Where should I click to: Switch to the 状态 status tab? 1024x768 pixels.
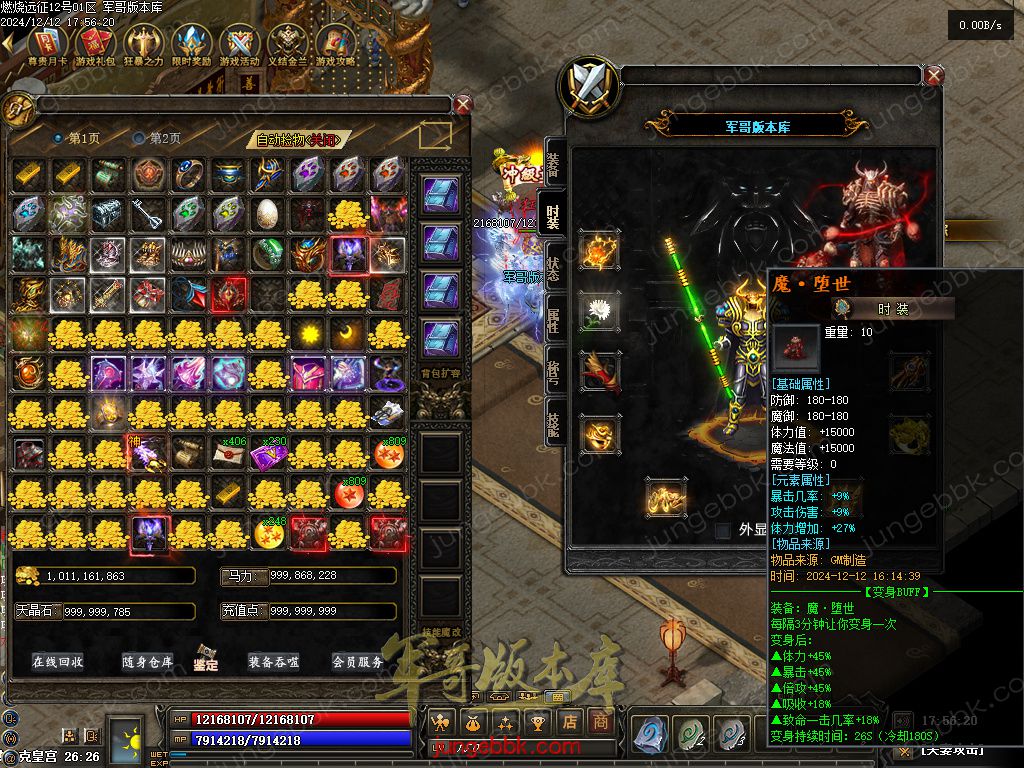(x=553, y=268)
